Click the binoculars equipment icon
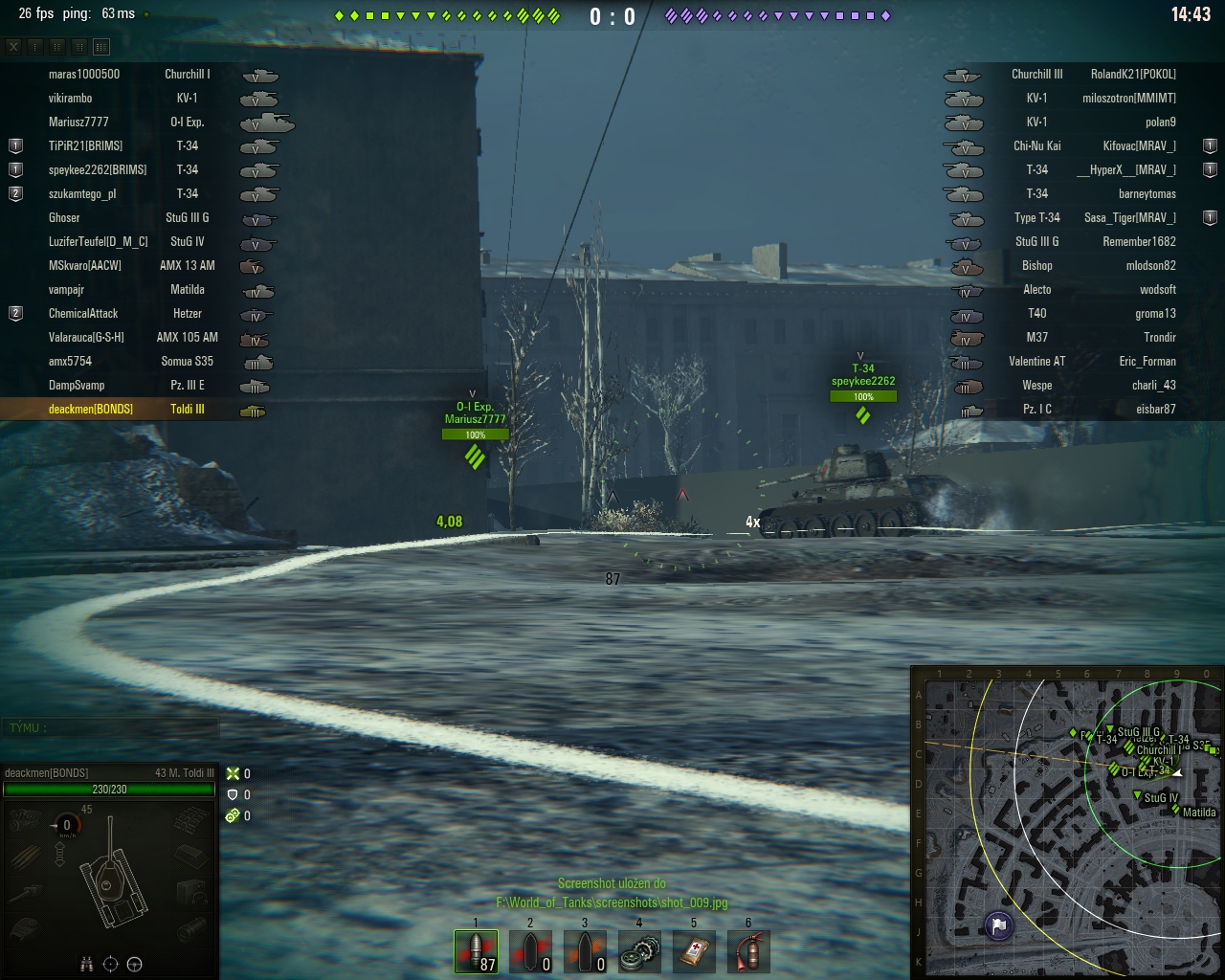This screenshot has width=1225, height=980. pos(86,964)
